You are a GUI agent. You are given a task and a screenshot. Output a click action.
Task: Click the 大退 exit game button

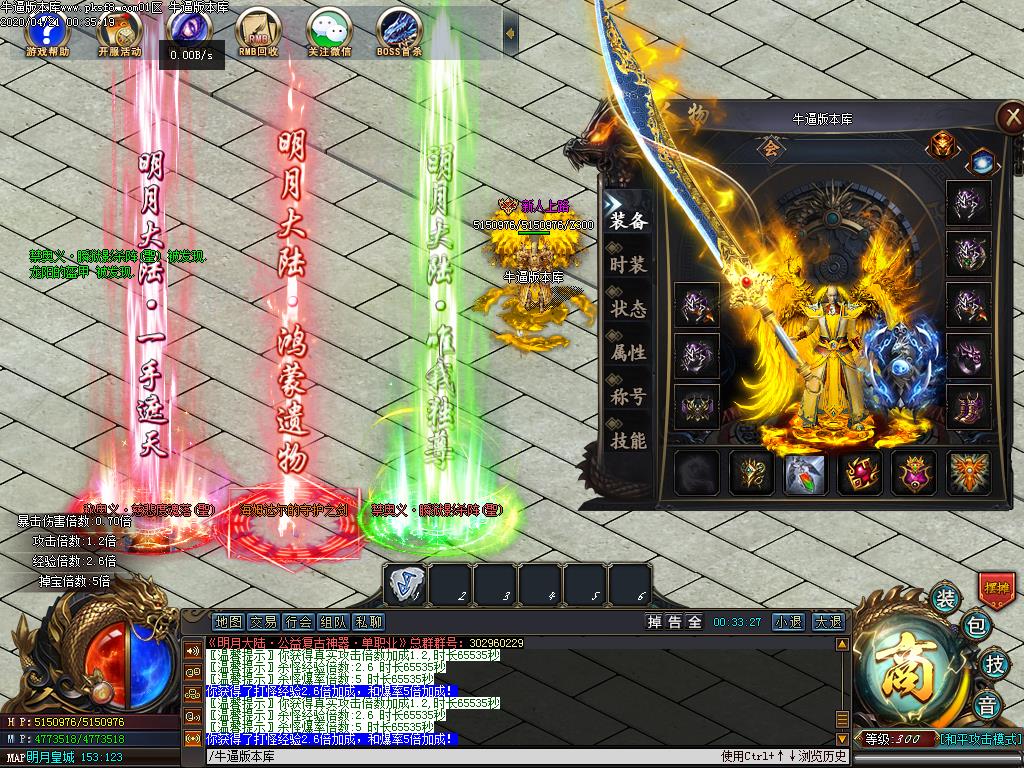tap(826, 622)
